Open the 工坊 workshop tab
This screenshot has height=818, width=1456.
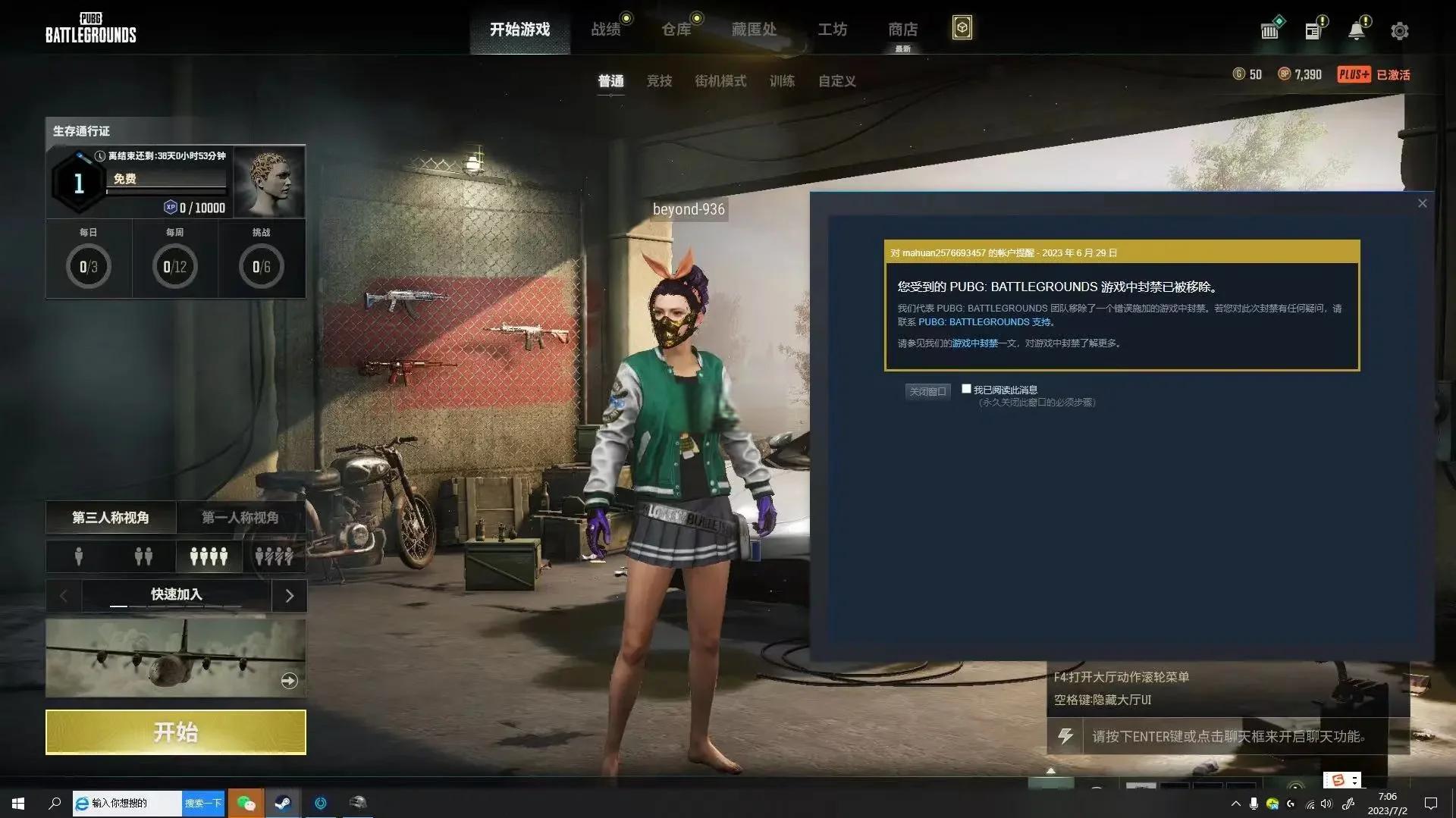click(832, 30)
